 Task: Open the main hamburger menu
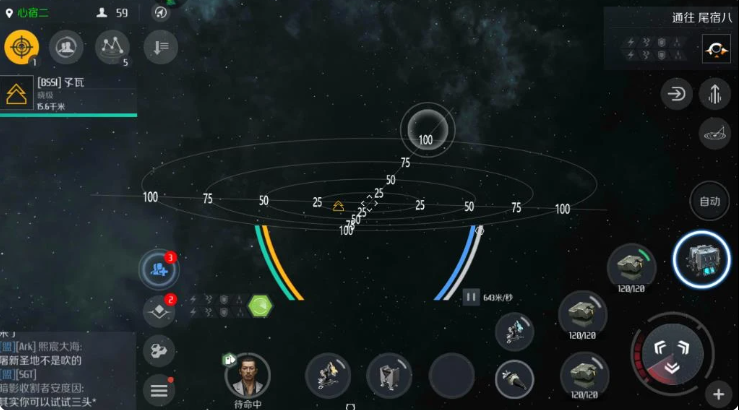point(159,388)
